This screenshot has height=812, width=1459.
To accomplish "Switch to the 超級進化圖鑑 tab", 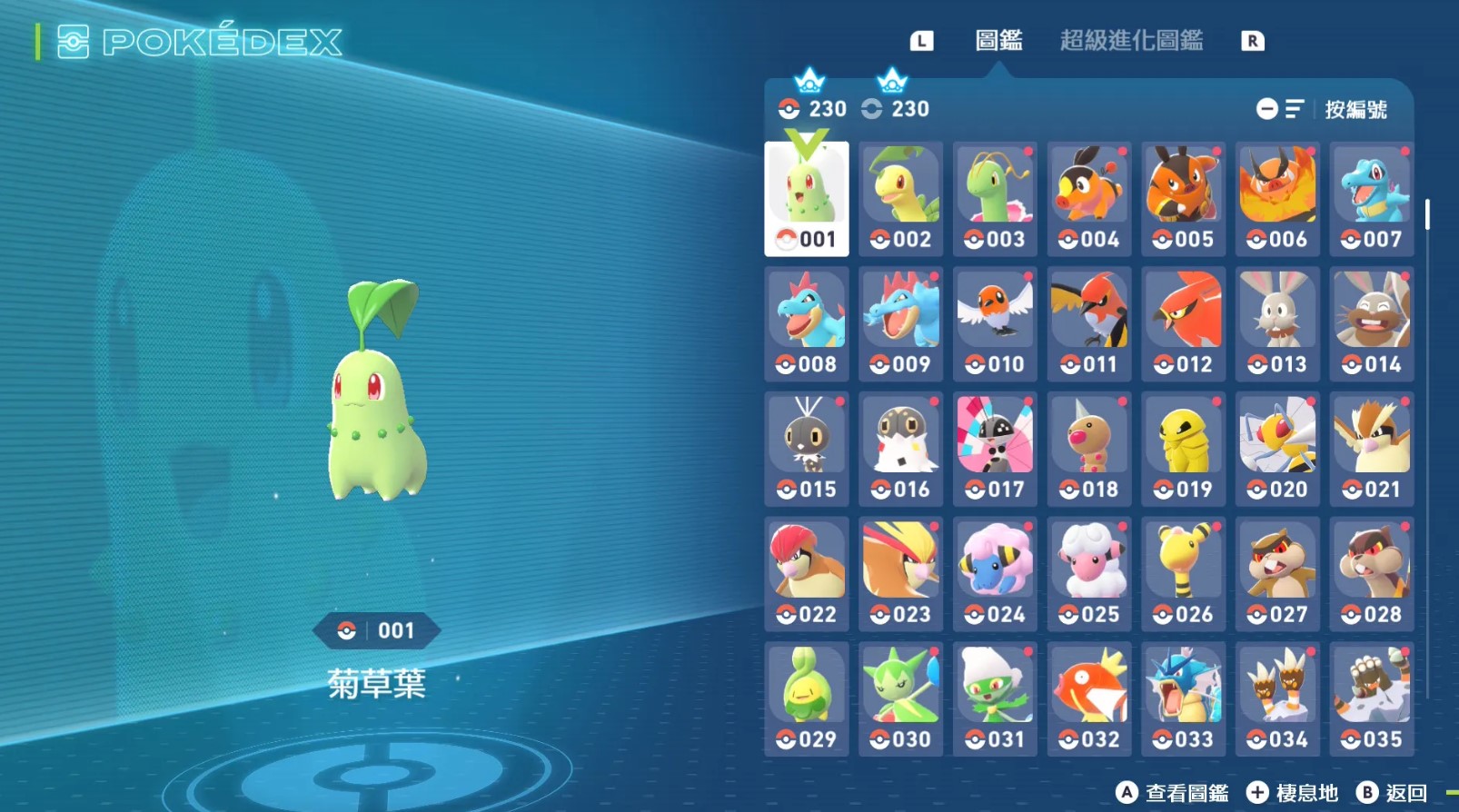I will (1131, 41).
